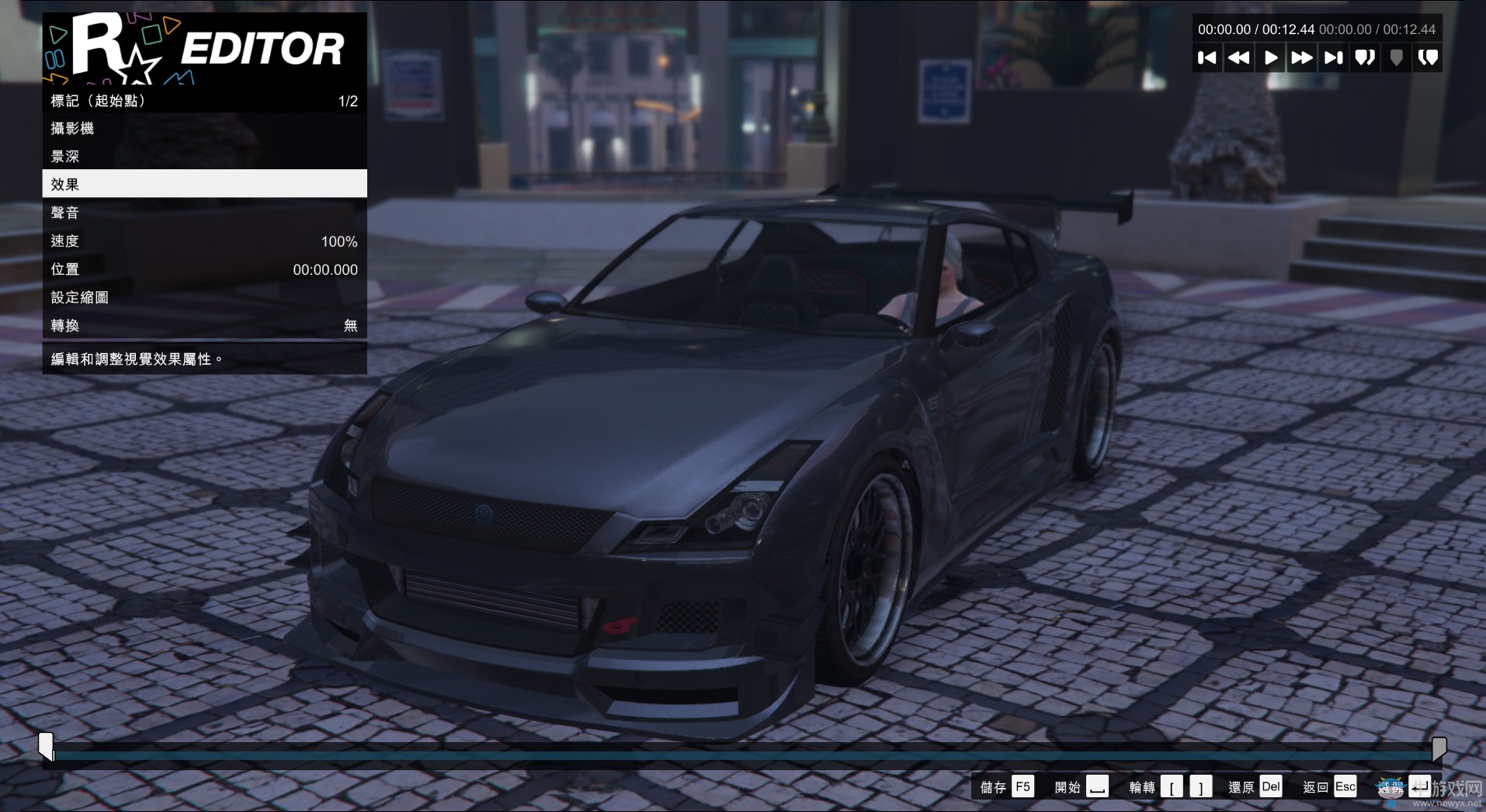
Task: Skip to the end of the clip
Action: click(1333, 57)
